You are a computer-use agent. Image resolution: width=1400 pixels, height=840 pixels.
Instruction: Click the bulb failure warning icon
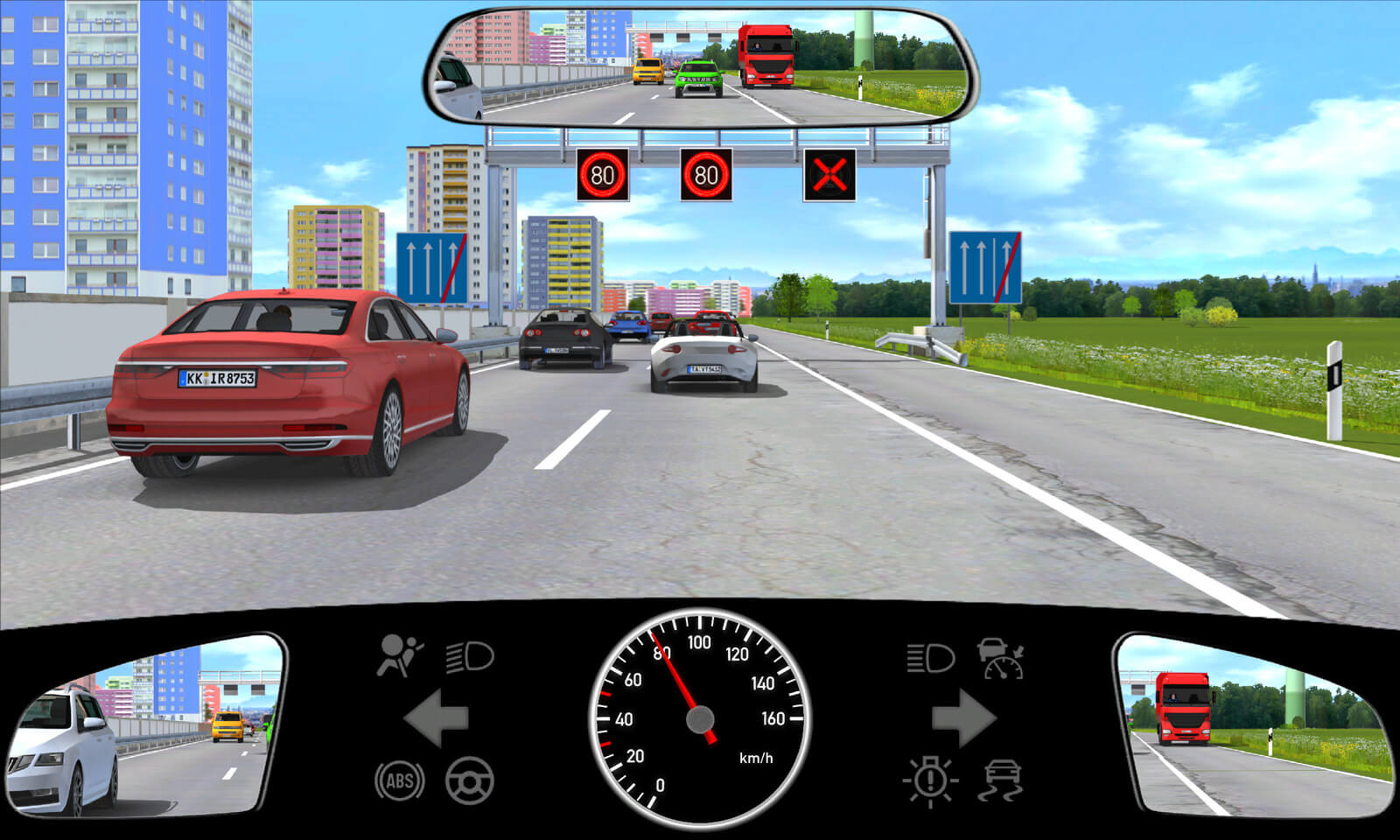click(x=930, y=780)
